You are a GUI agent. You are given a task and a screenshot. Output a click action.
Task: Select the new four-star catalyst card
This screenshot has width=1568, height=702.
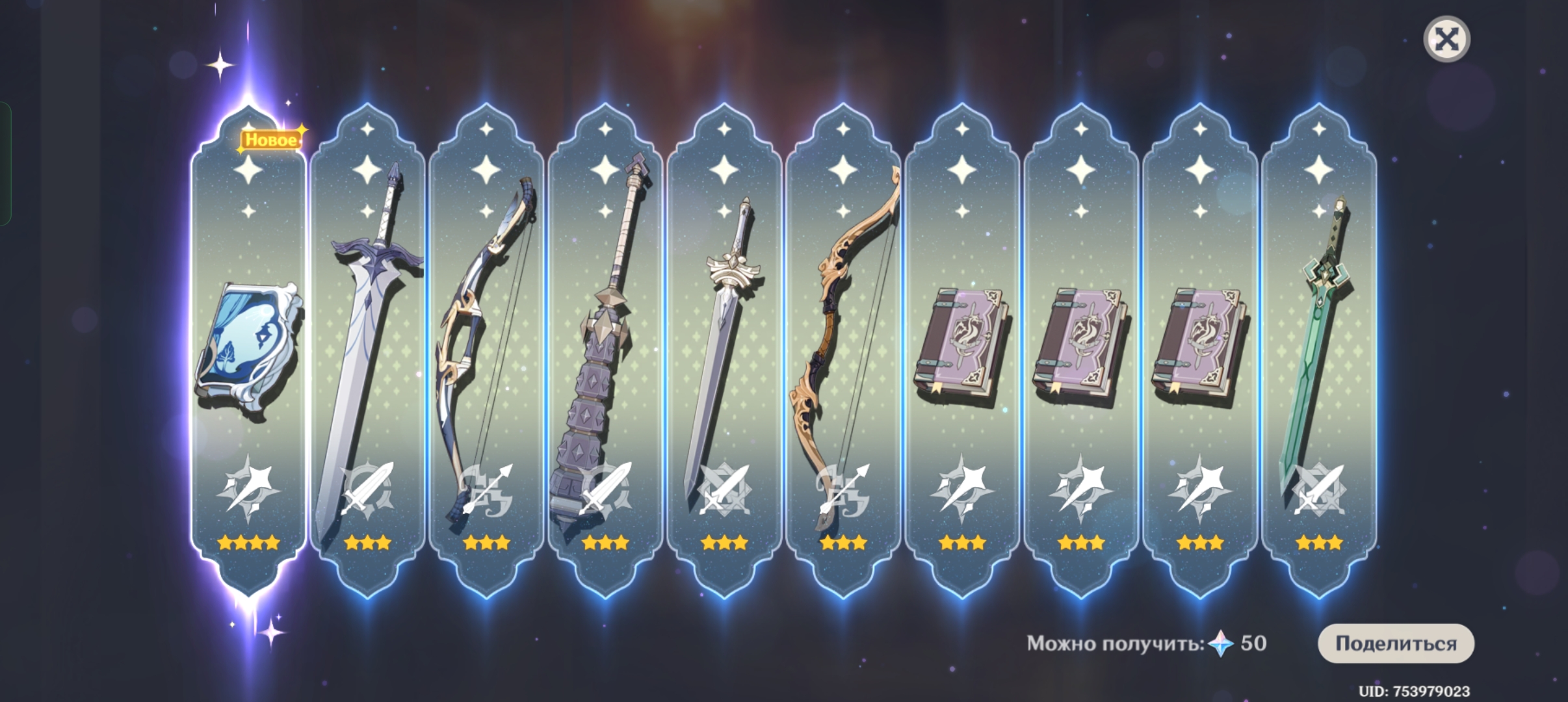point(248,351)
